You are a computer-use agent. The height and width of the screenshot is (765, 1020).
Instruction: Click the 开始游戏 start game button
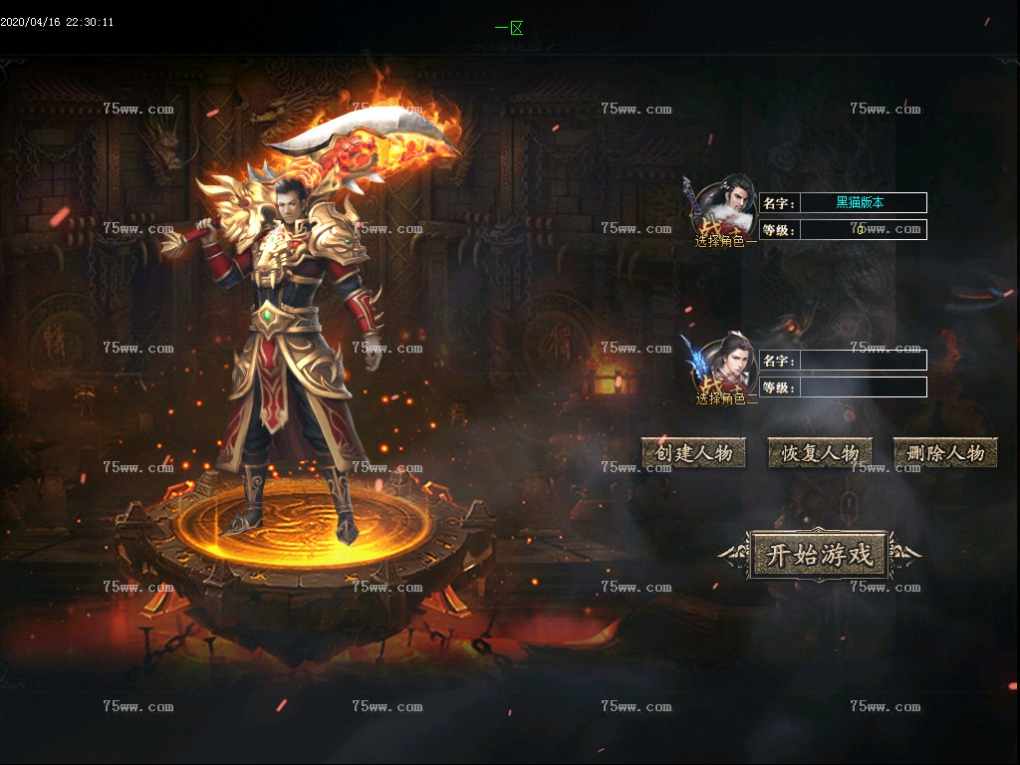[819, 555]
